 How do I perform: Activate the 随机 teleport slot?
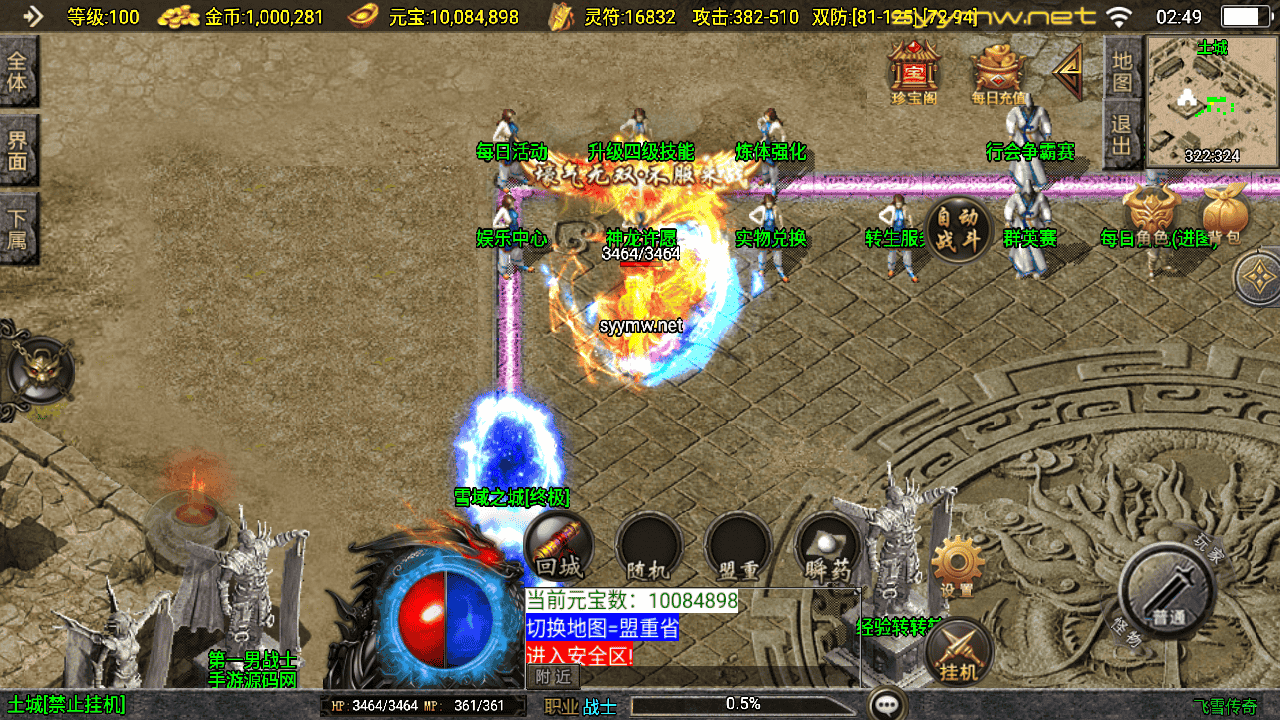[x=648, y=547]
